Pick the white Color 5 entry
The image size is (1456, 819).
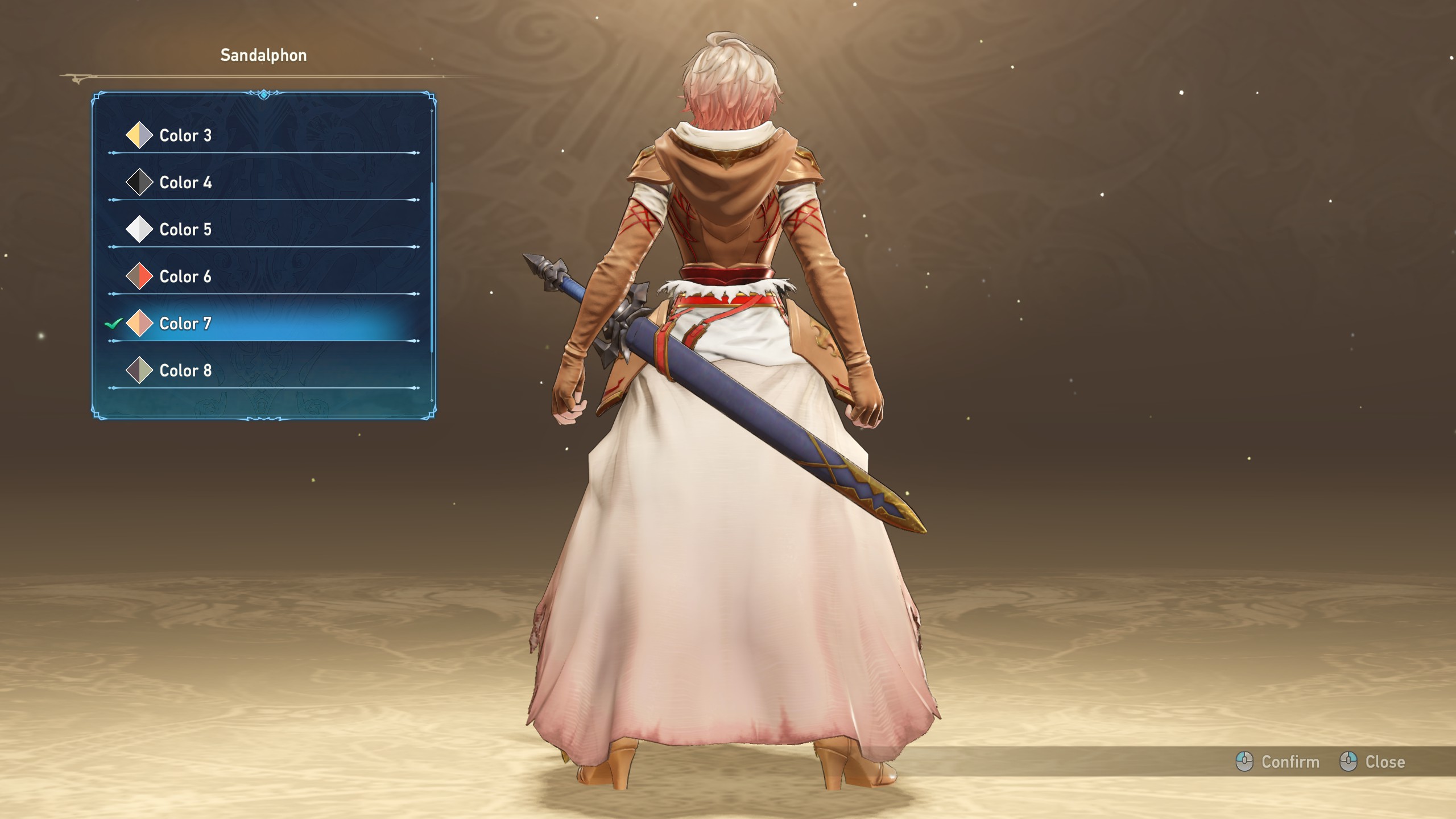(185, 230)
